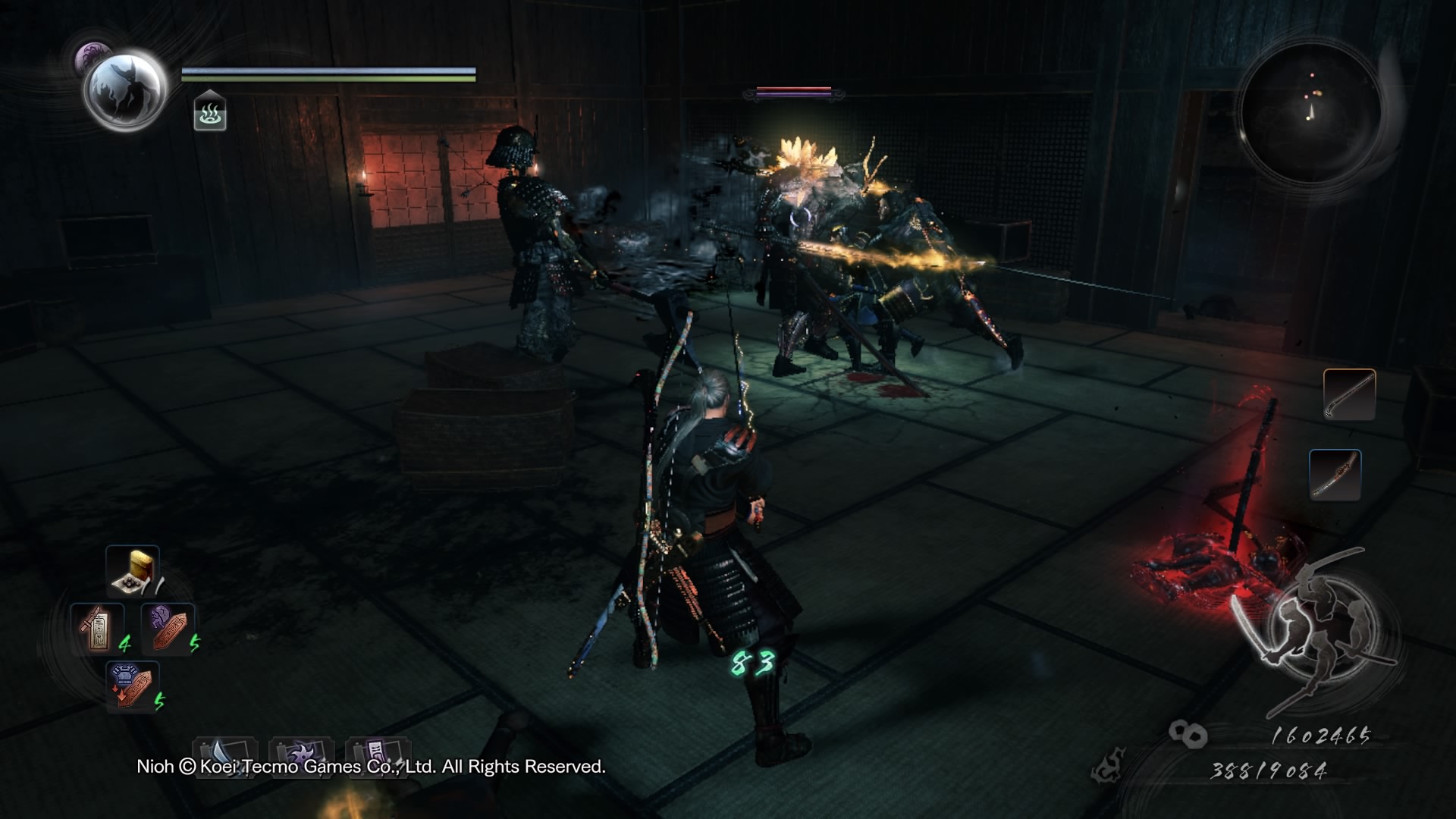This screenshot has width=1456, height=819.
Task: Choose the curved blade skill scroll
Action: point(224,753)
